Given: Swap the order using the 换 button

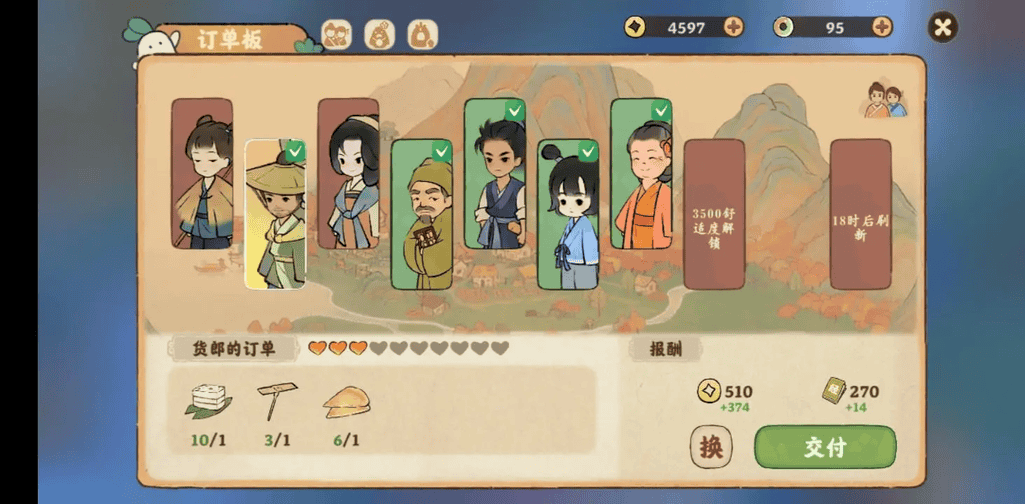Looking at the screenshot, I should pyautogui.click(x=711, y=447).
